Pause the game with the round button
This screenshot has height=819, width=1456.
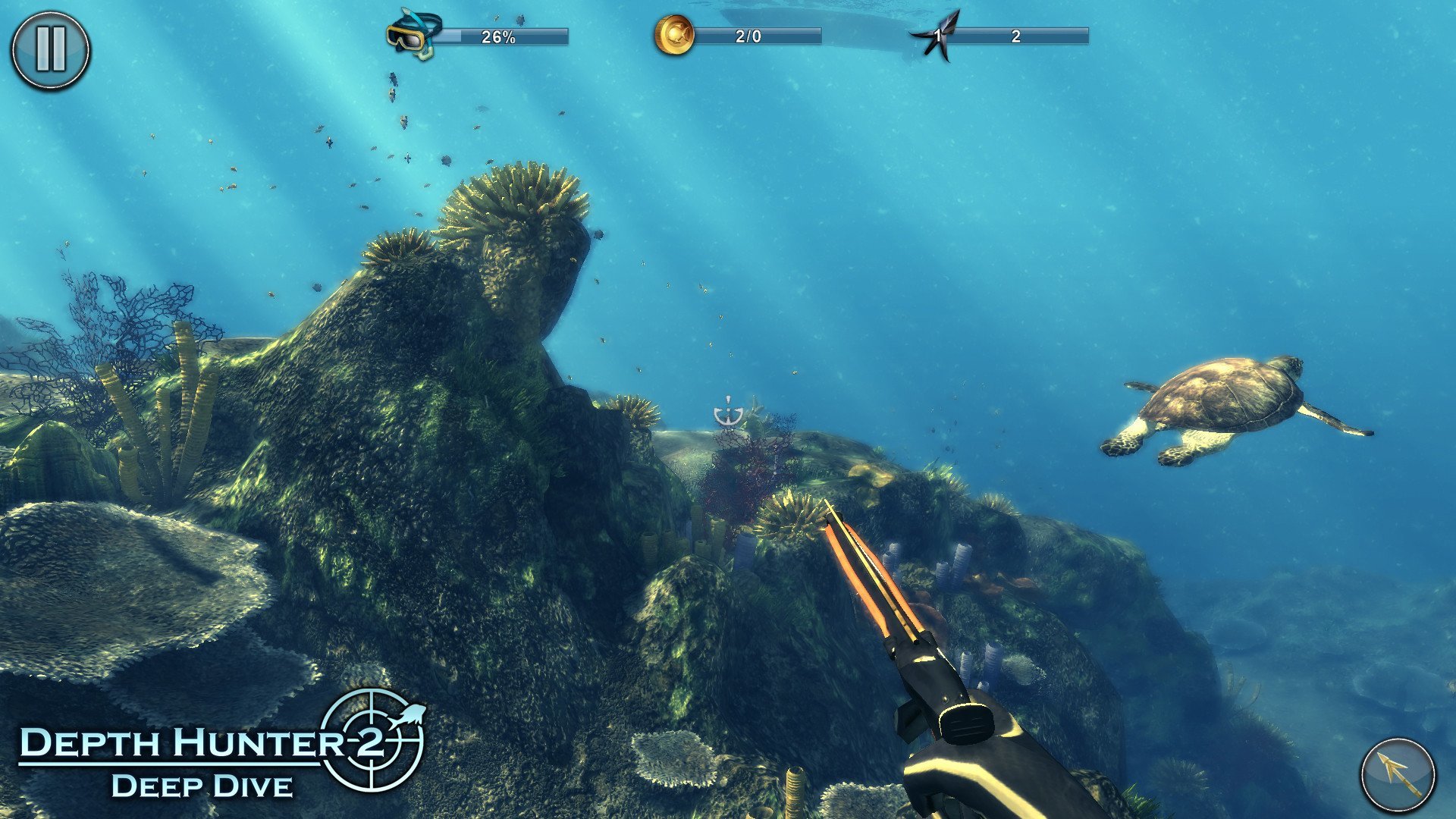point(50,50)
